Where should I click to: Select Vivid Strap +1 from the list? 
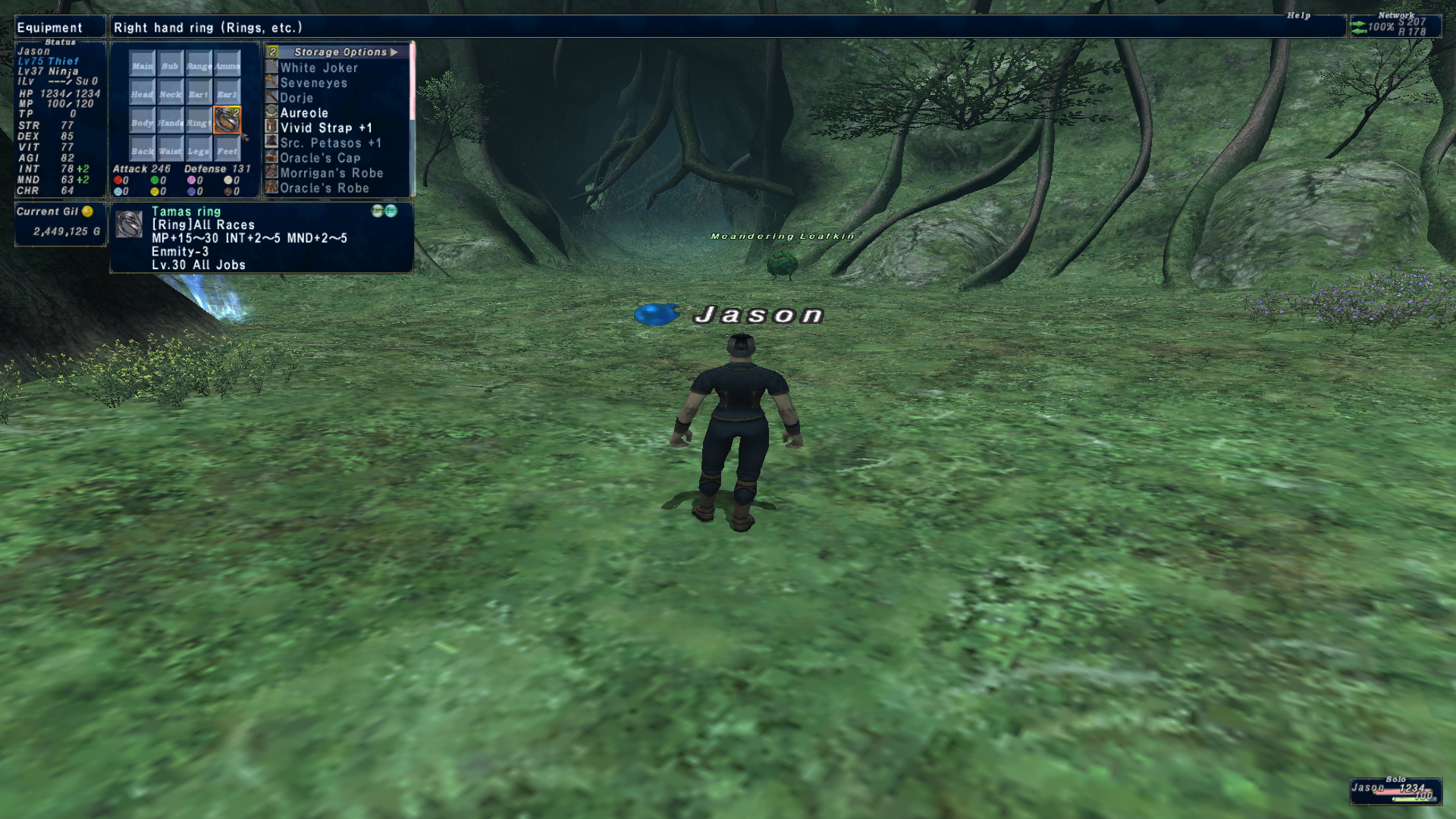tap(326, 128)
